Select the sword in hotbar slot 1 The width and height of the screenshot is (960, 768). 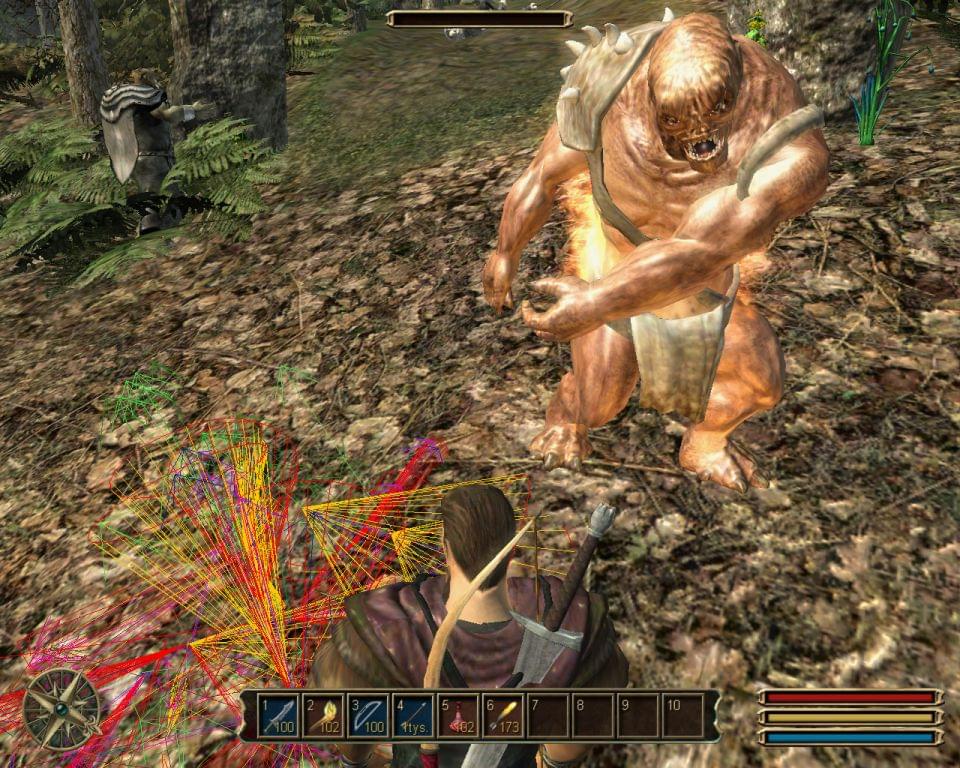point(278,716)
